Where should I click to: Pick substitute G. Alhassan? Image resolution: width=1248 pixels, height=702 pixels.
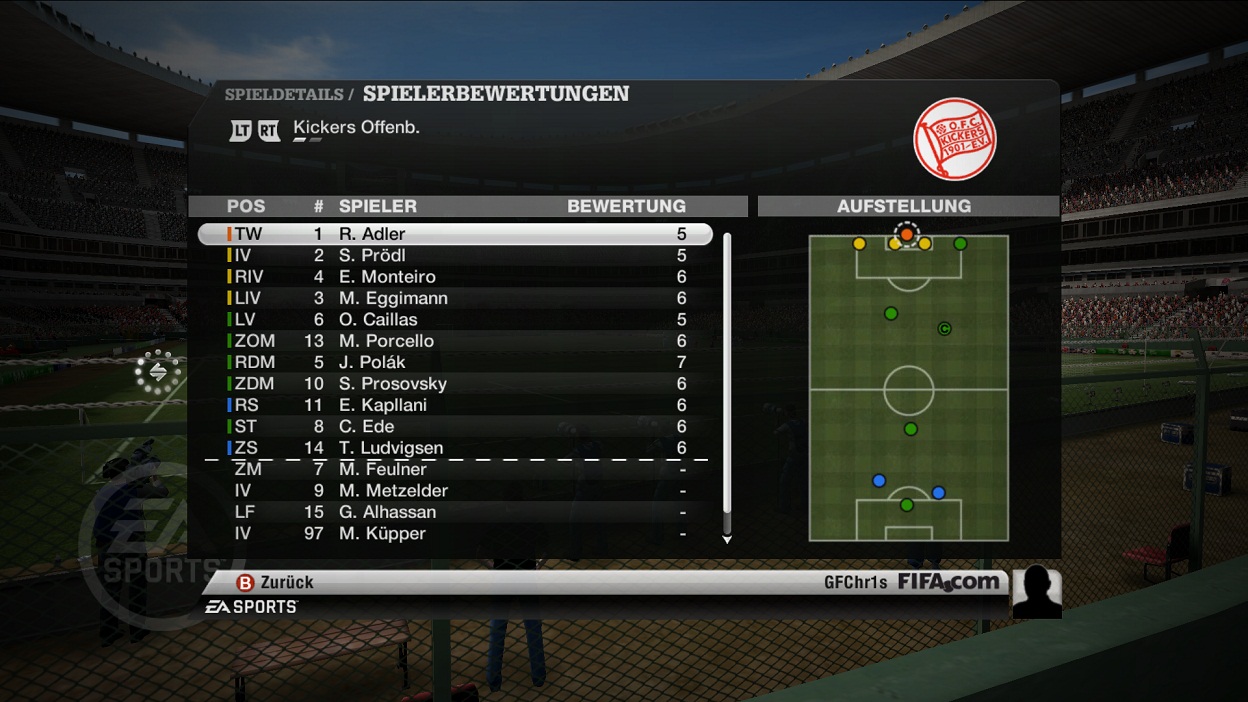click(455, 512)
